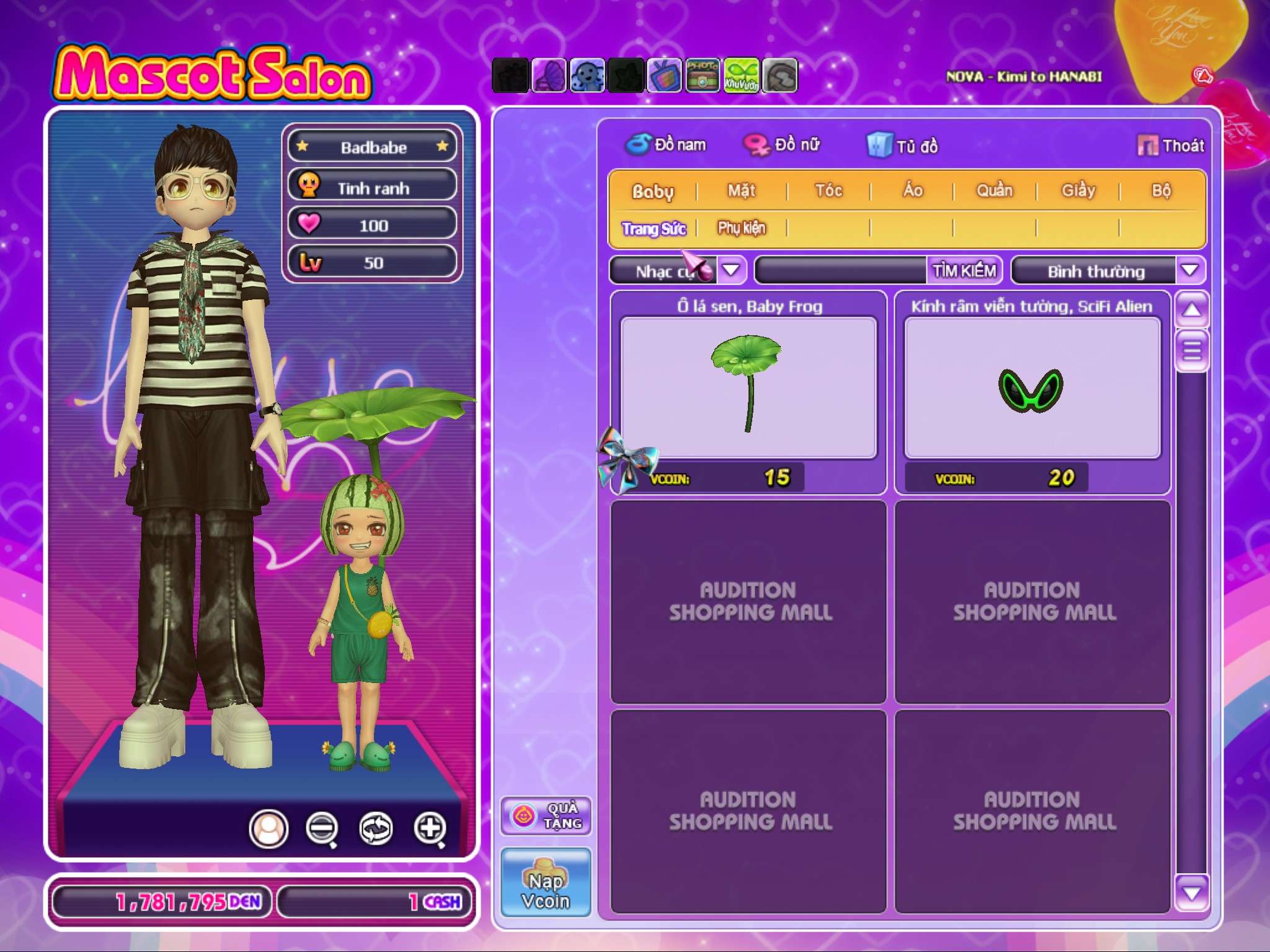Image resolution: width=1270 pixels, height=952 pixels.
Task: Rotate the character preview
Action: click(376, 828)
